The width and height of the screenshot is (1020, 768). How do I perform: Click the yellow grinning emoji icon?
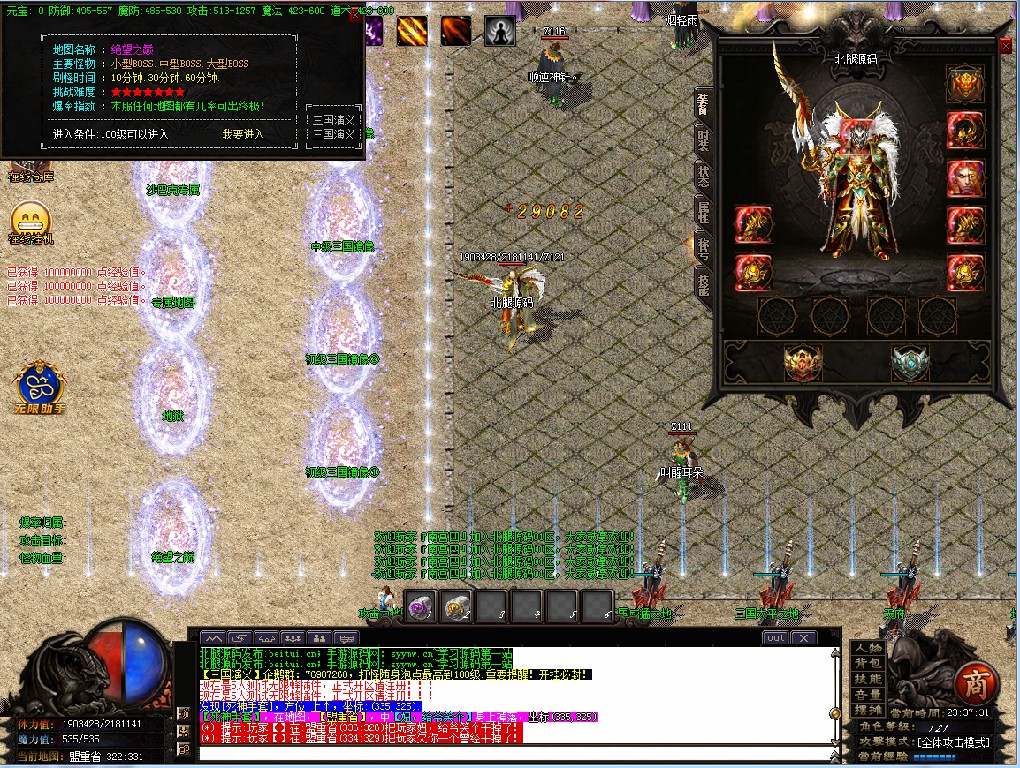click(x=30, y=219)
